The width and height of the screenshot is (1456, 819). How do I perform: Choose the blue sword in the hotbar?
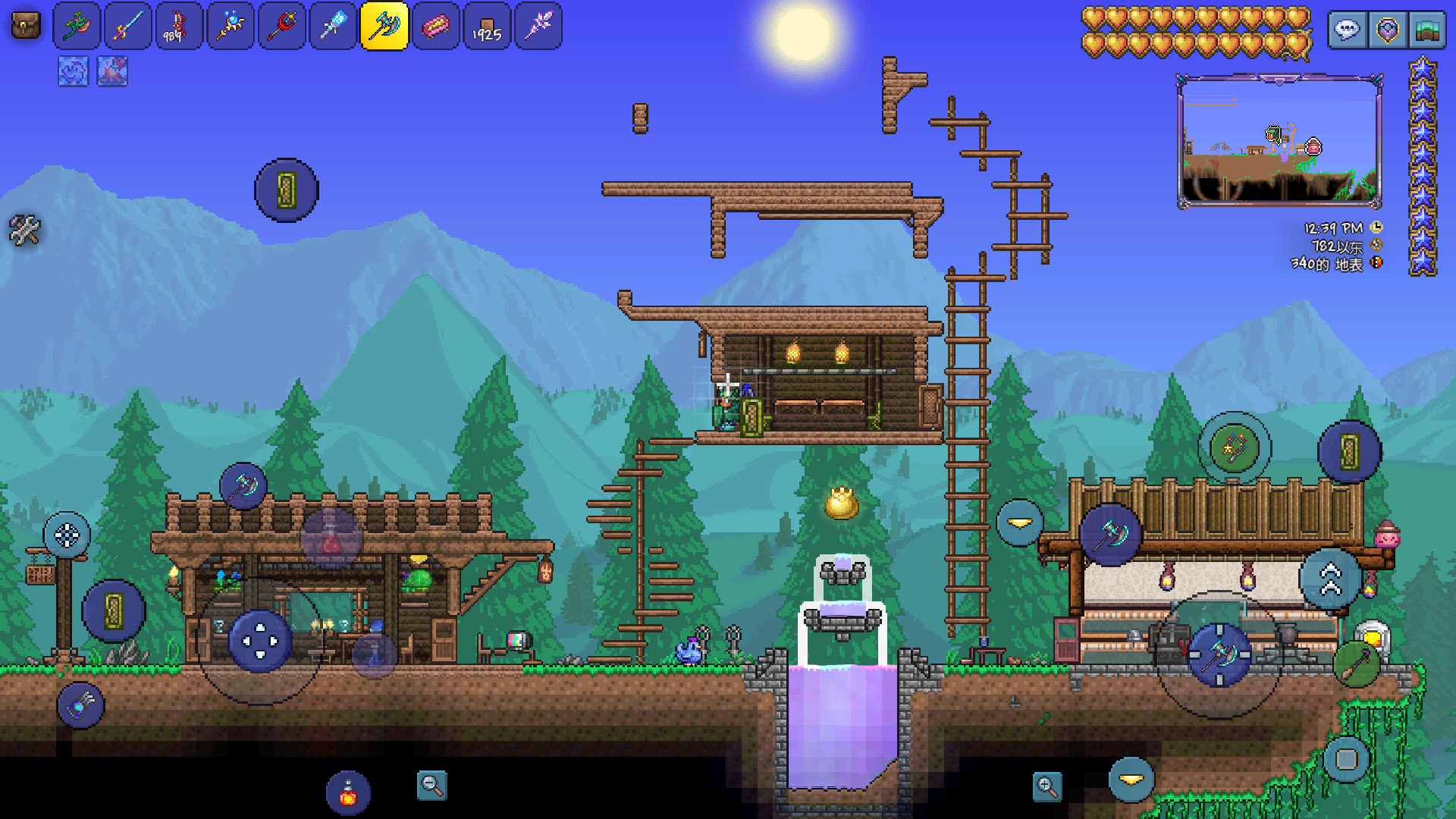tap(127, 27)
